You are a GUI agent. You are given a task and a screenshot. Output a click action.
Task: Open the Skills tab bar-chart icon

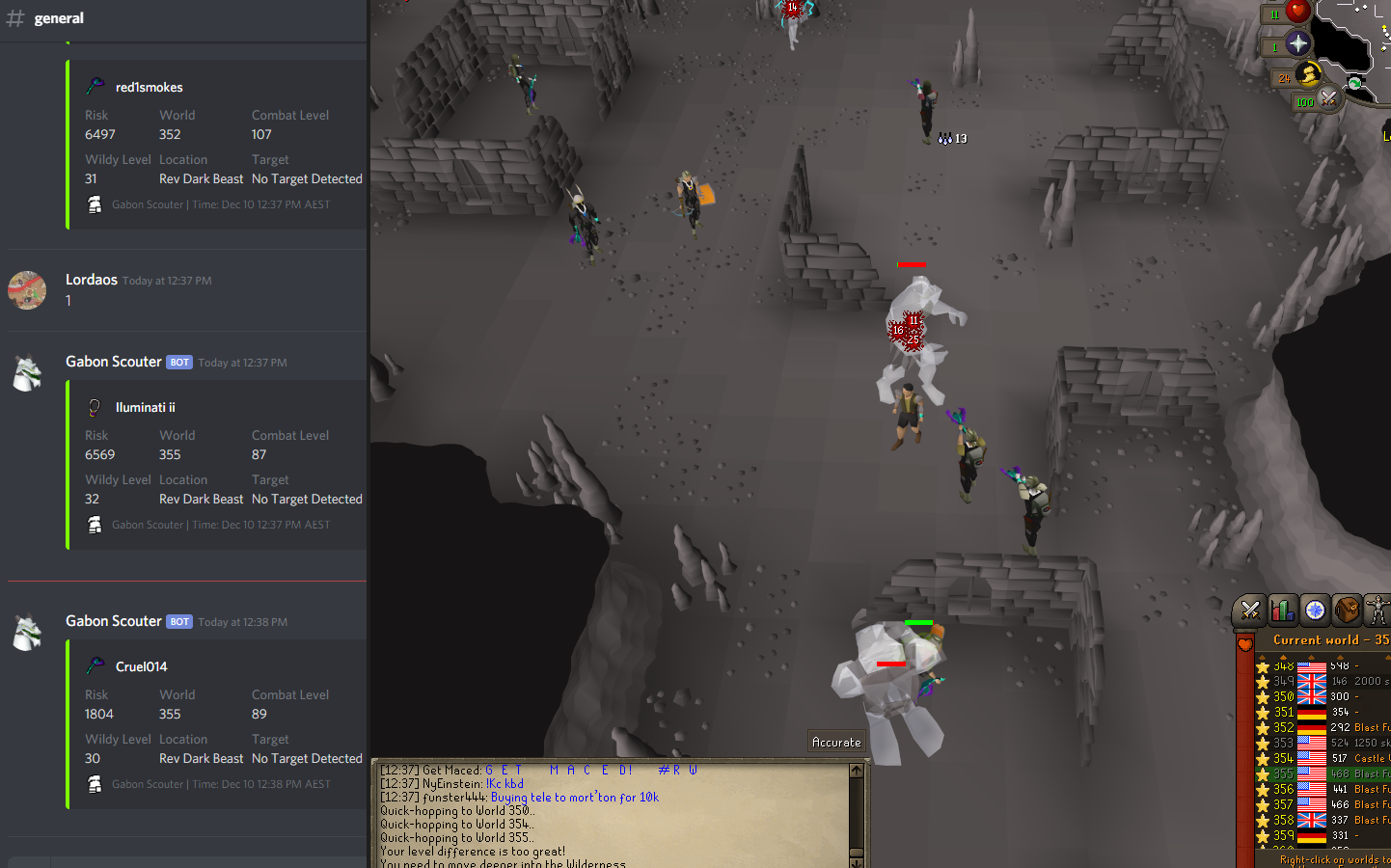(1283, 610)
